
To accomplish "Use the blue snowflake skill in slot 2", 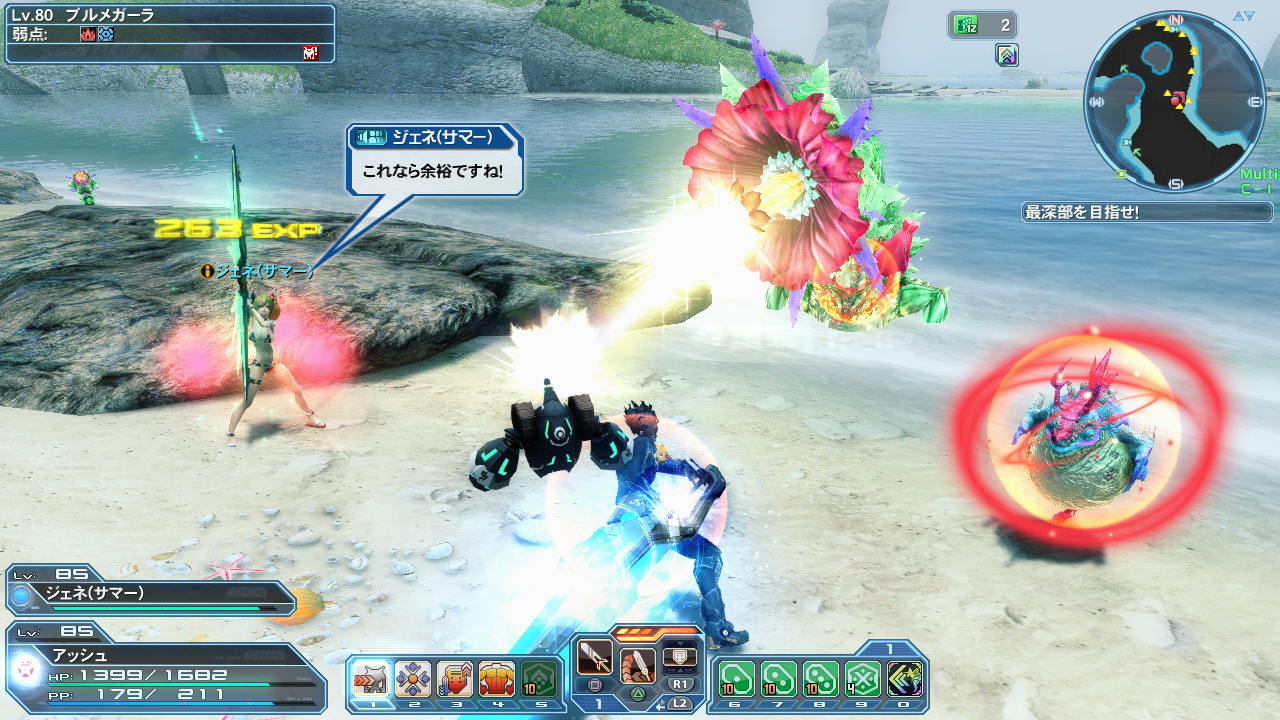I will (412, 679).
